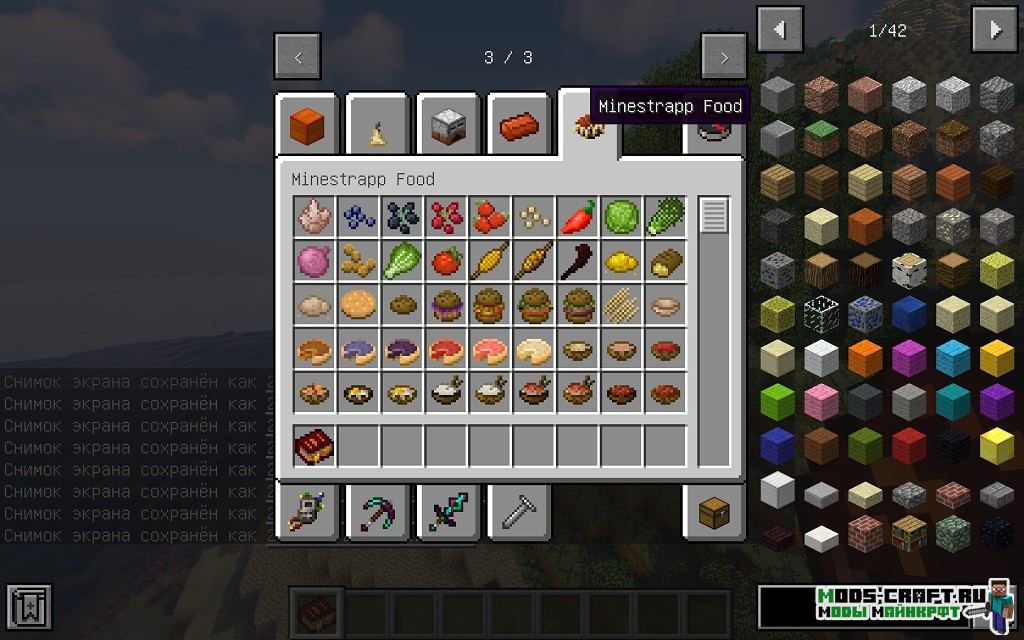Select the blueberries item slot

coord(357,216)
